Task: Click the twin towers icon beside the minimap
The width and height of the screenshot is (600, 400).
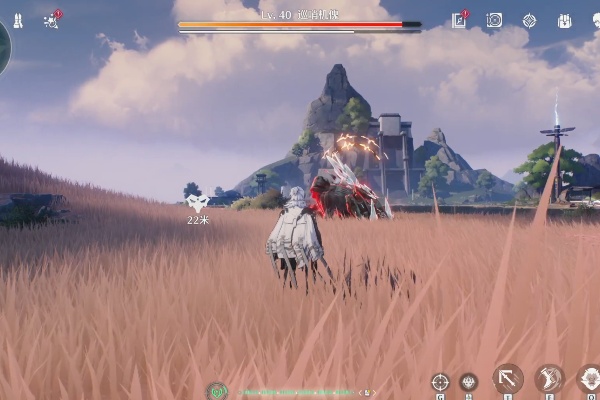Action: 18,20
